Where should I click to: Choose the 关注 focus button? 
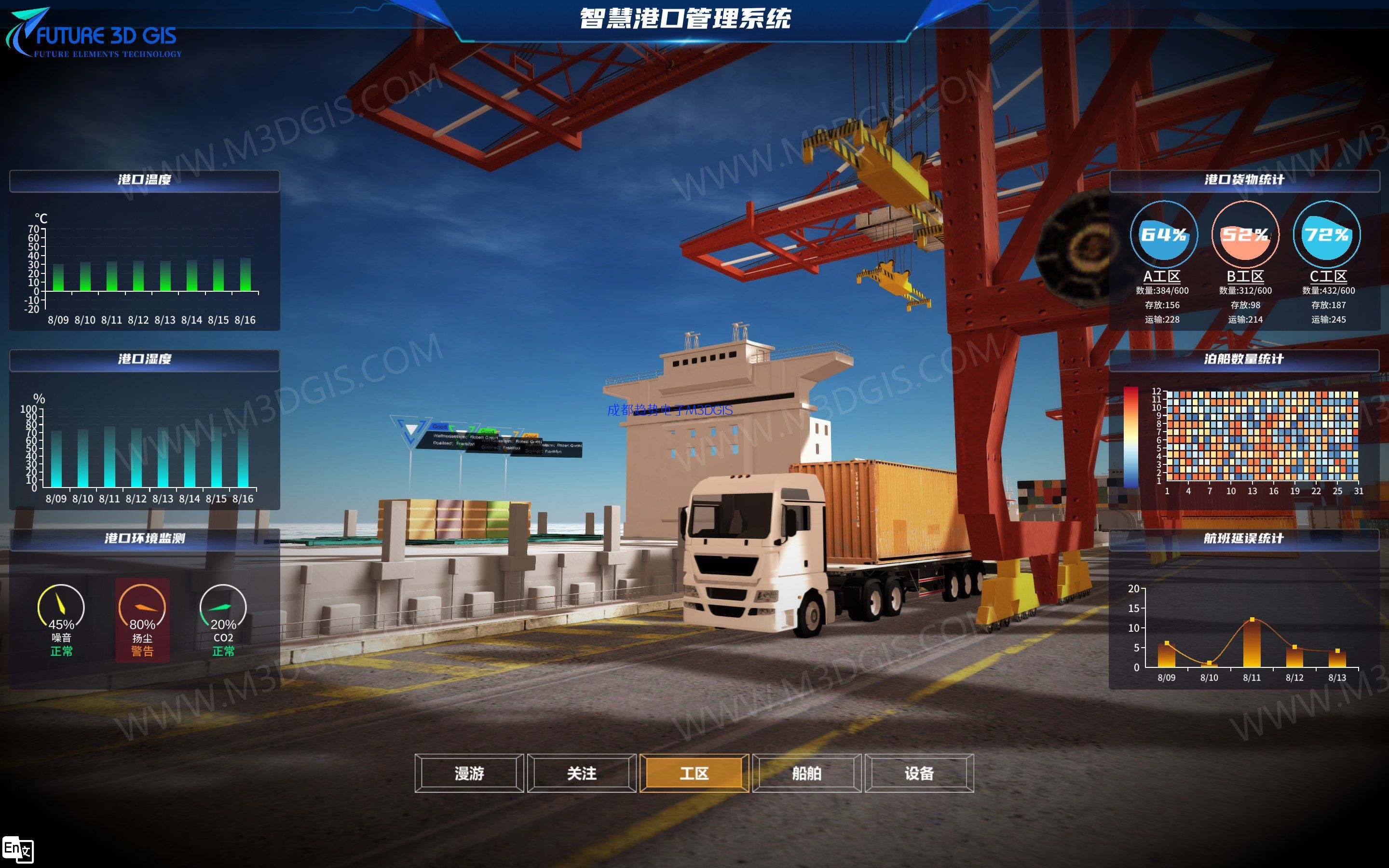tap(582, 773)
